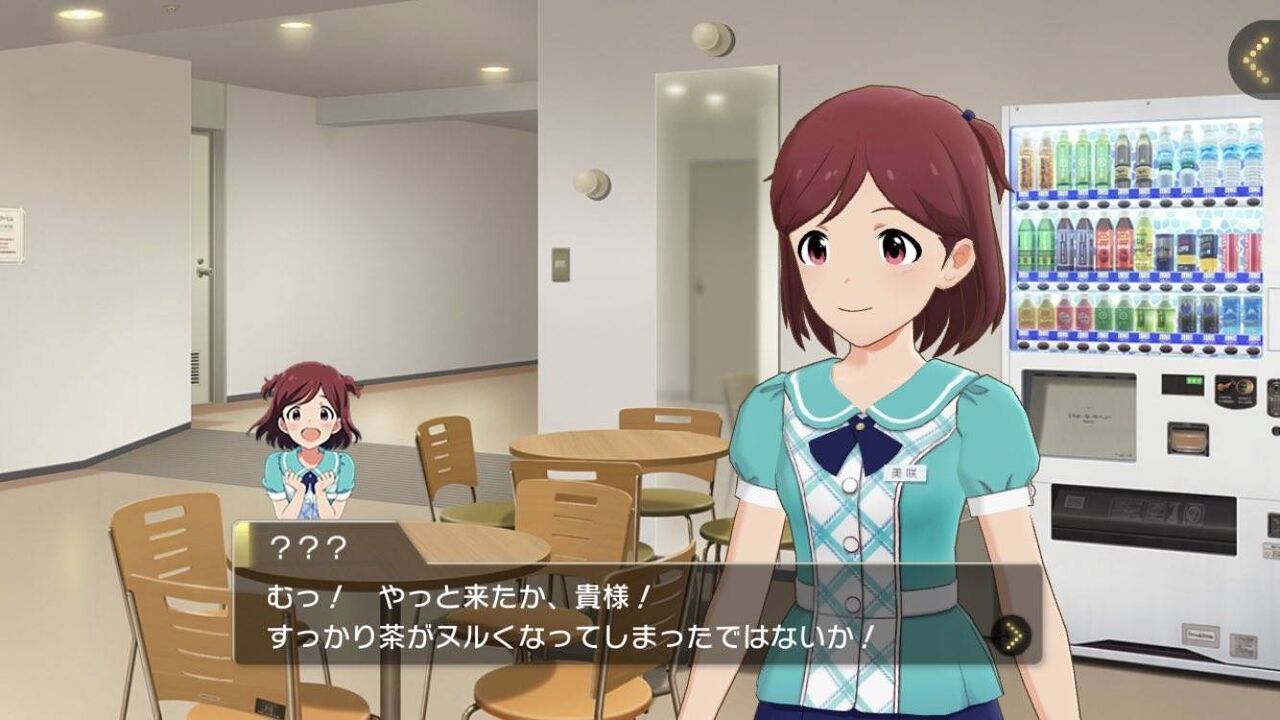This screenshot has height=720, width=1280.
Task: Advance the dialogue with the arrow button
Action: click(x=1012, y=634)
